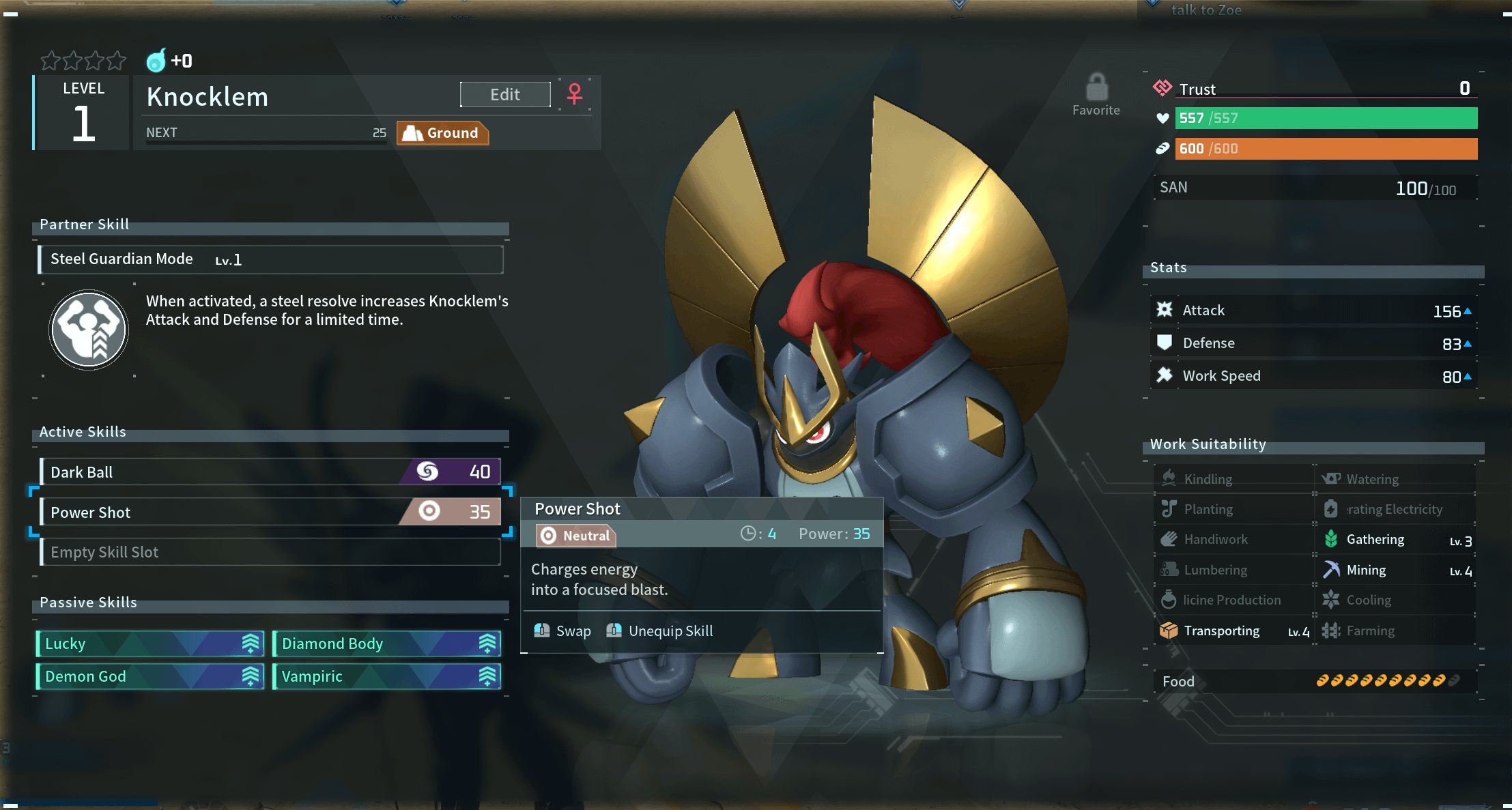The image size is (1512, 810).
Task: Select the Vampiric passive skill
Action: tap(387, 676)
